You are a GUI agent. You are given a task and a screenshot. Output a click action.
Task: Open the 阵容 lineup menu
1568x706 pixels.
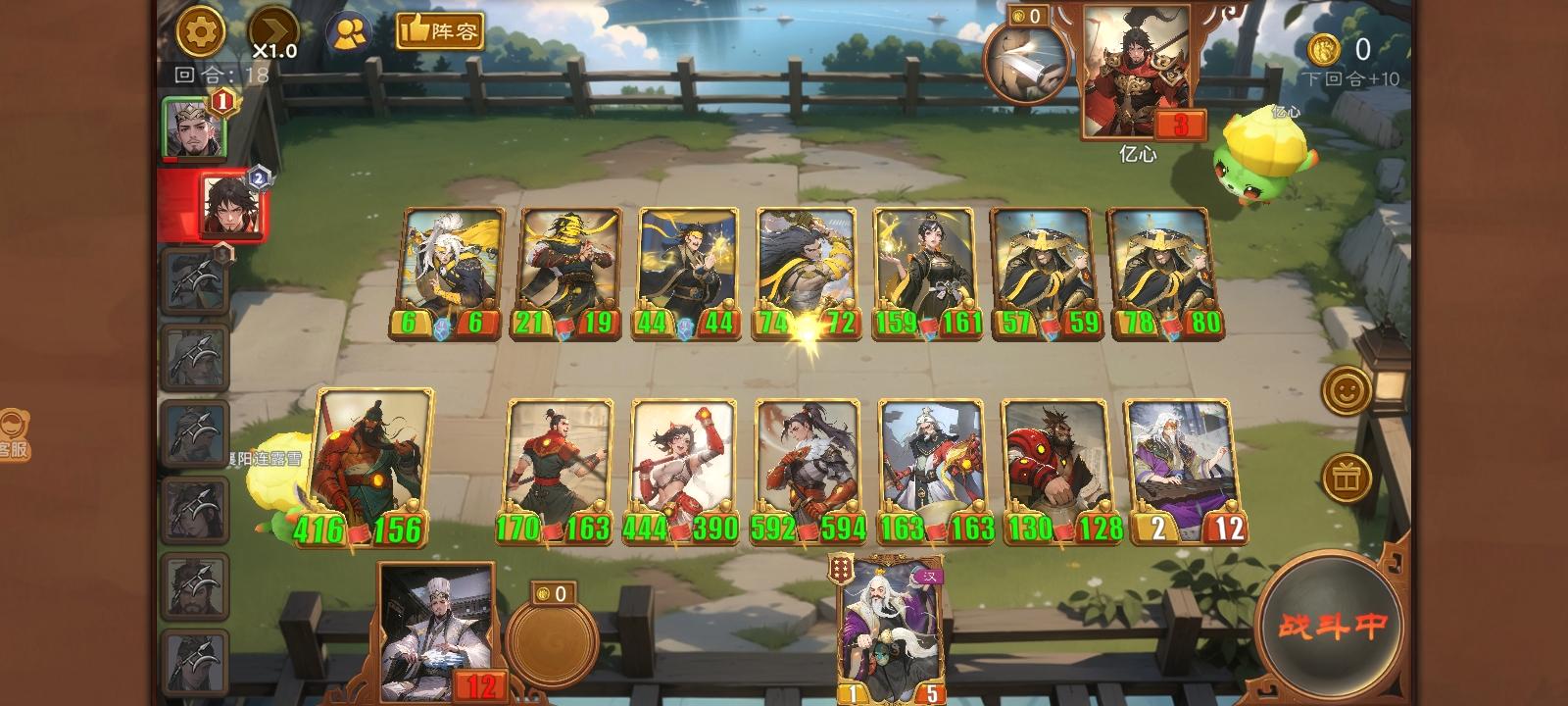pos(440,31)
